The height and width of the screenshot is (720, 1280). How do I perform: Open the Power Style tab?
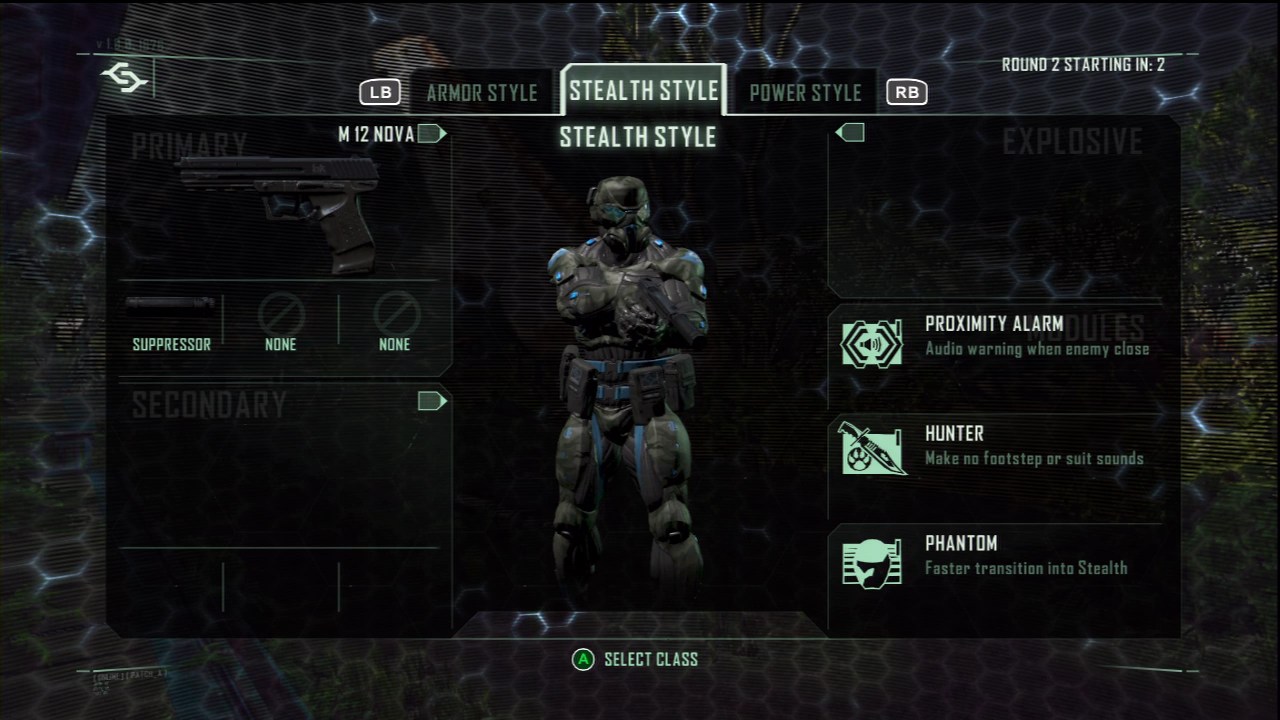(x=805, y=93)
